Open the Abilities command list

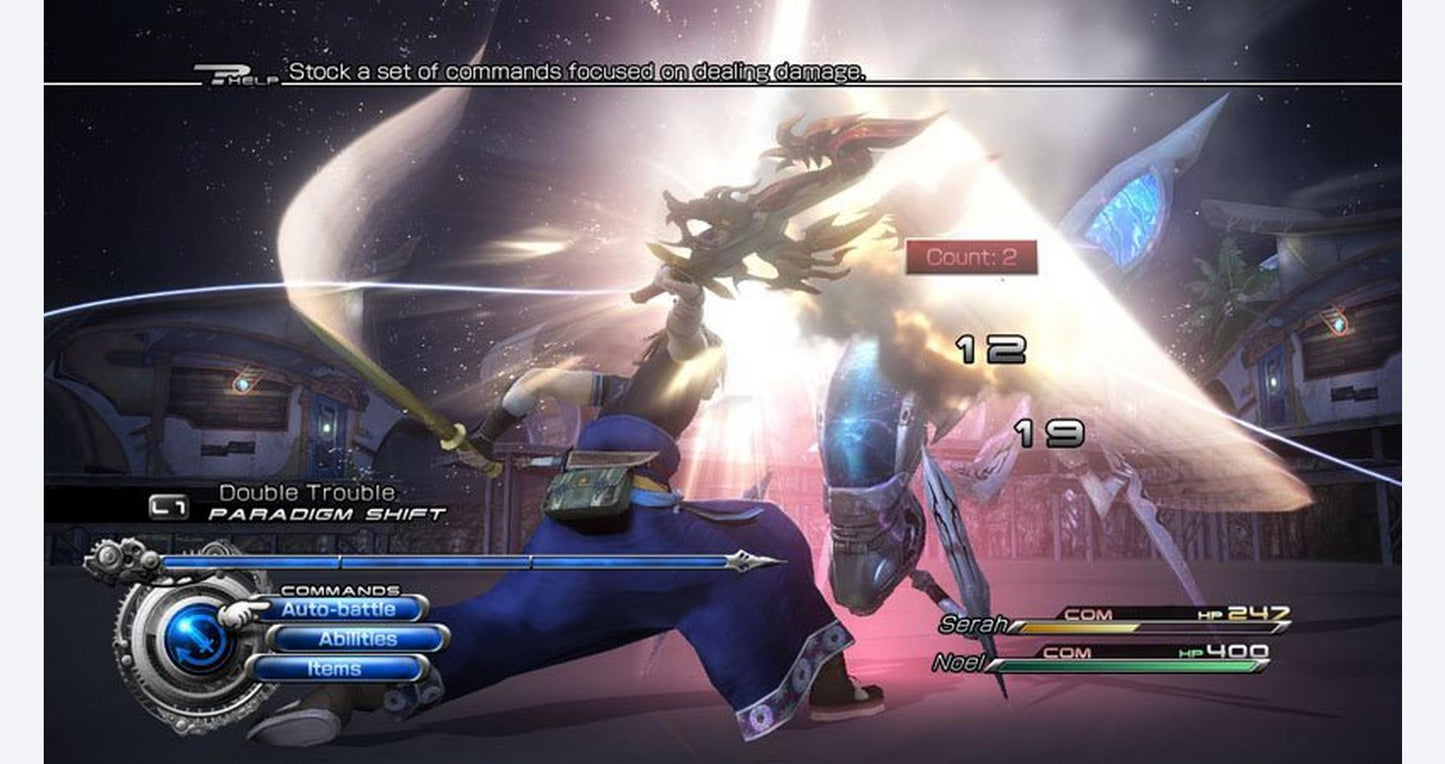pyautogui.click(x=357, y=639)
